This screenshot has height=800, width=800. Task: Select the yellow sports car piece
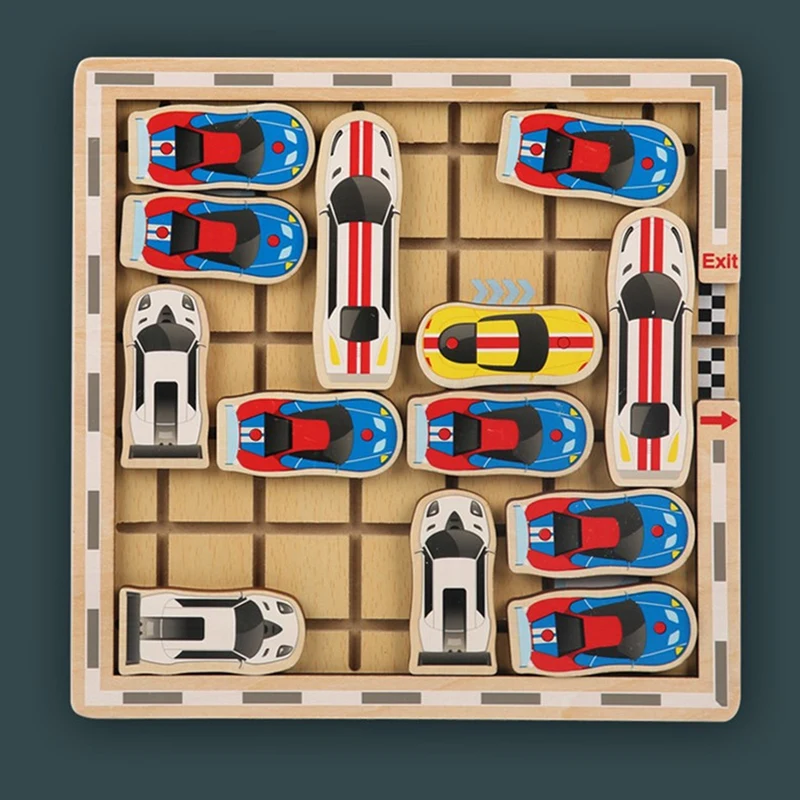508,345
